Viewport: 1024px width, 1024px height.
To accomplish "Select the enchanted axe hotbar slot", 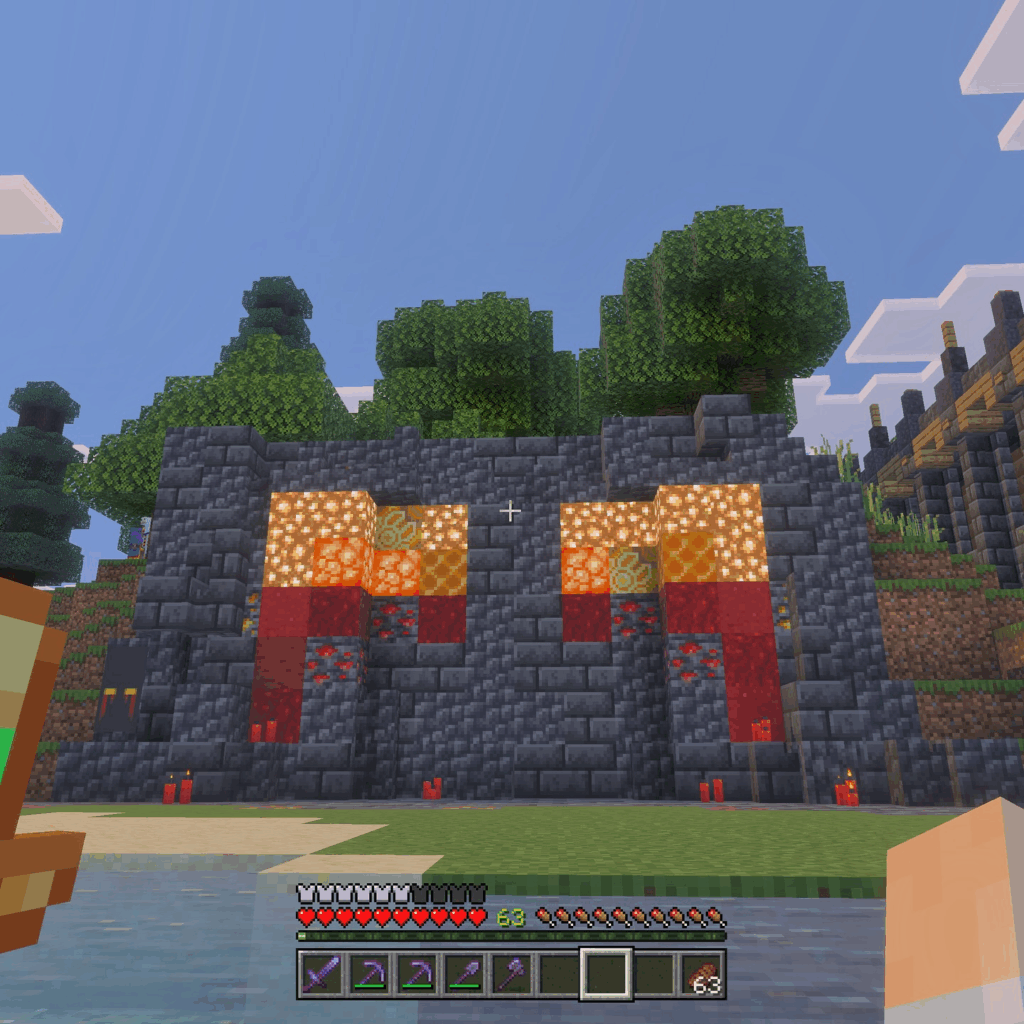I will point(510,974).
